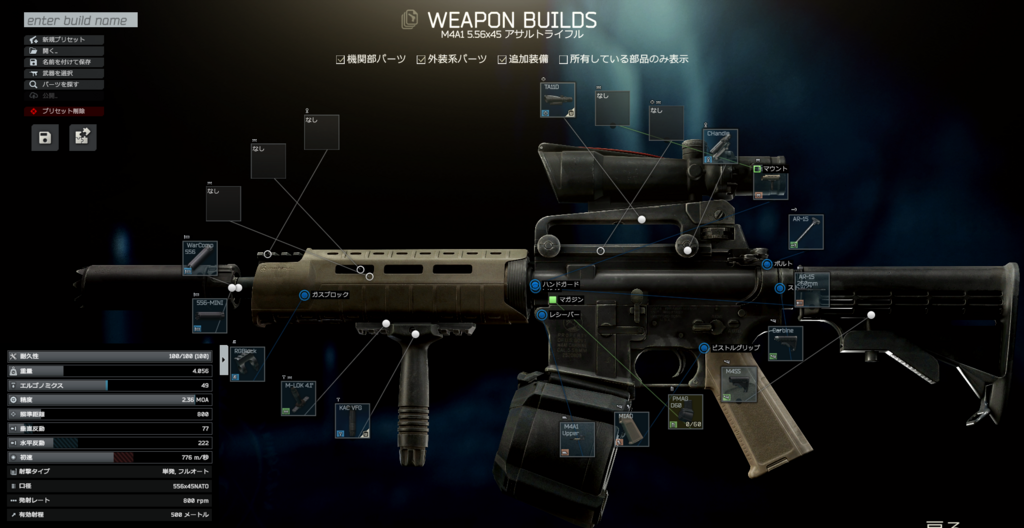The width and height of the screenshot is (1024, 528).
Task: Toggle the 機関部パーツ checkbox
Action: tap(341, 59)
